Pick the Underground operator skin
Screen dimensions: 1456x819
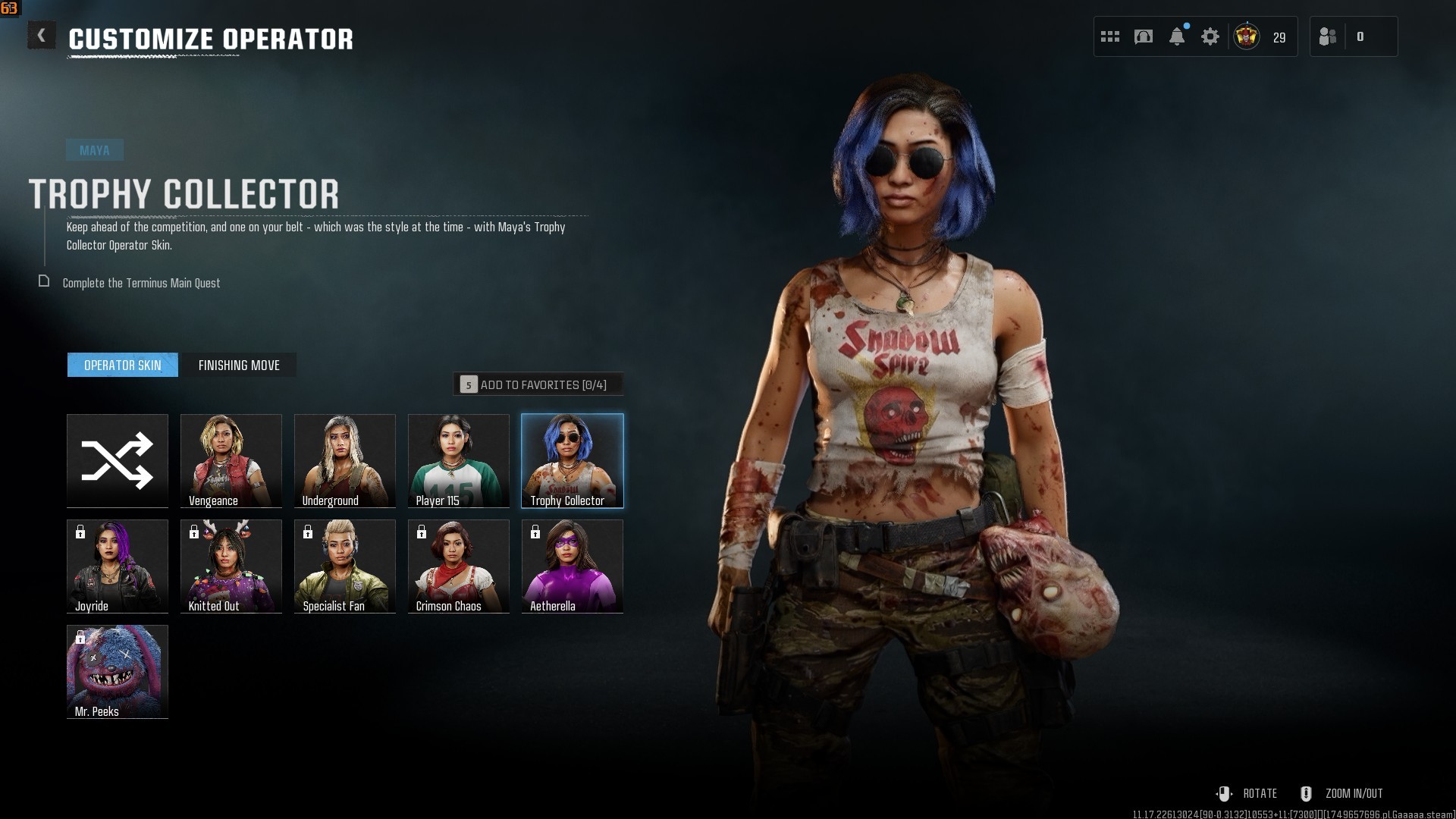[x=345, y=460]
